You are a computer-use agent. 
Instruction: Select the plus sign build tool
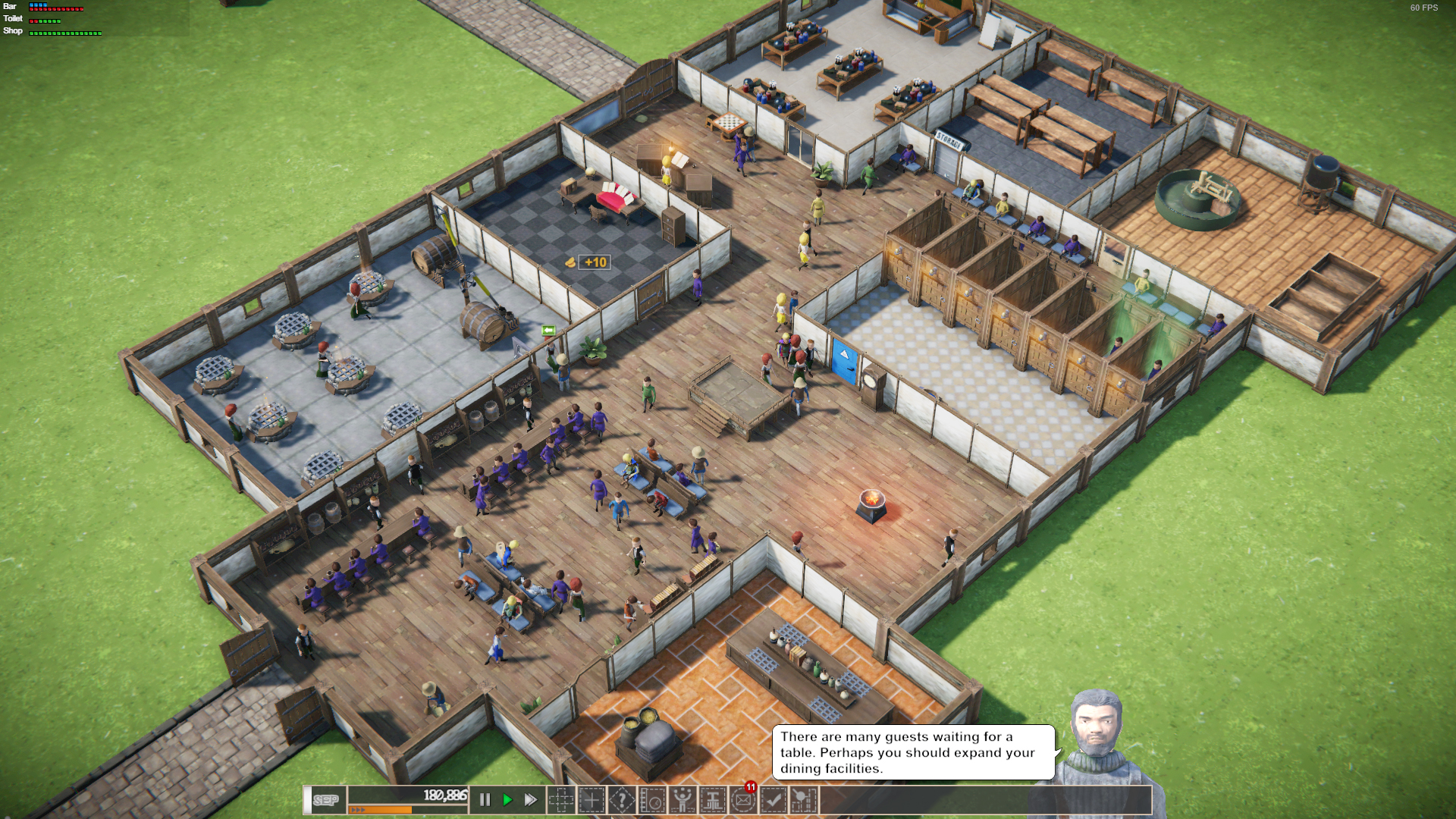(x=591, y=799)
